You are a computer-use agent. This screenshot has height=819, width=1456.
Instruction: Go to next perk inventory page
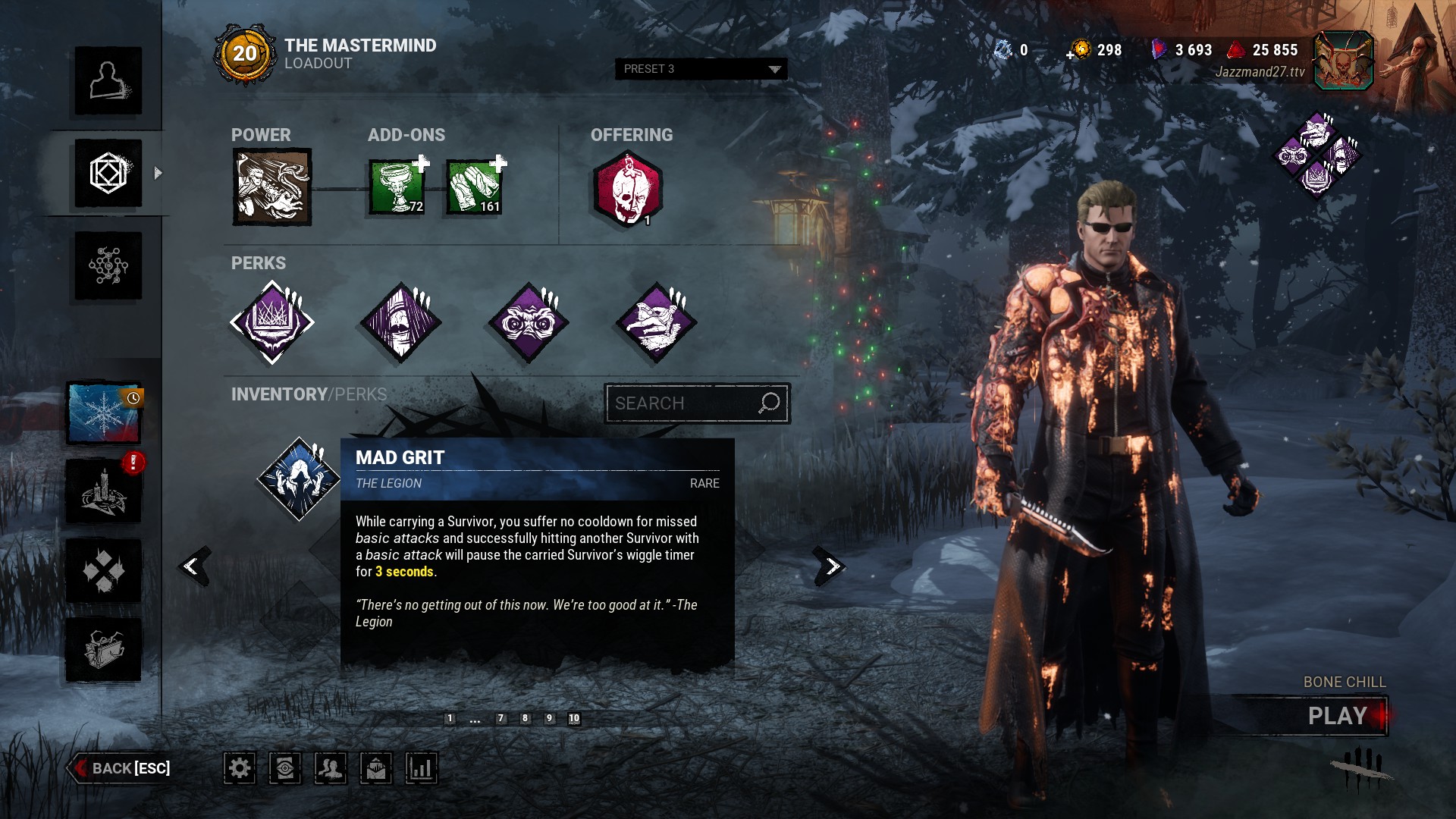pos(831,566)
